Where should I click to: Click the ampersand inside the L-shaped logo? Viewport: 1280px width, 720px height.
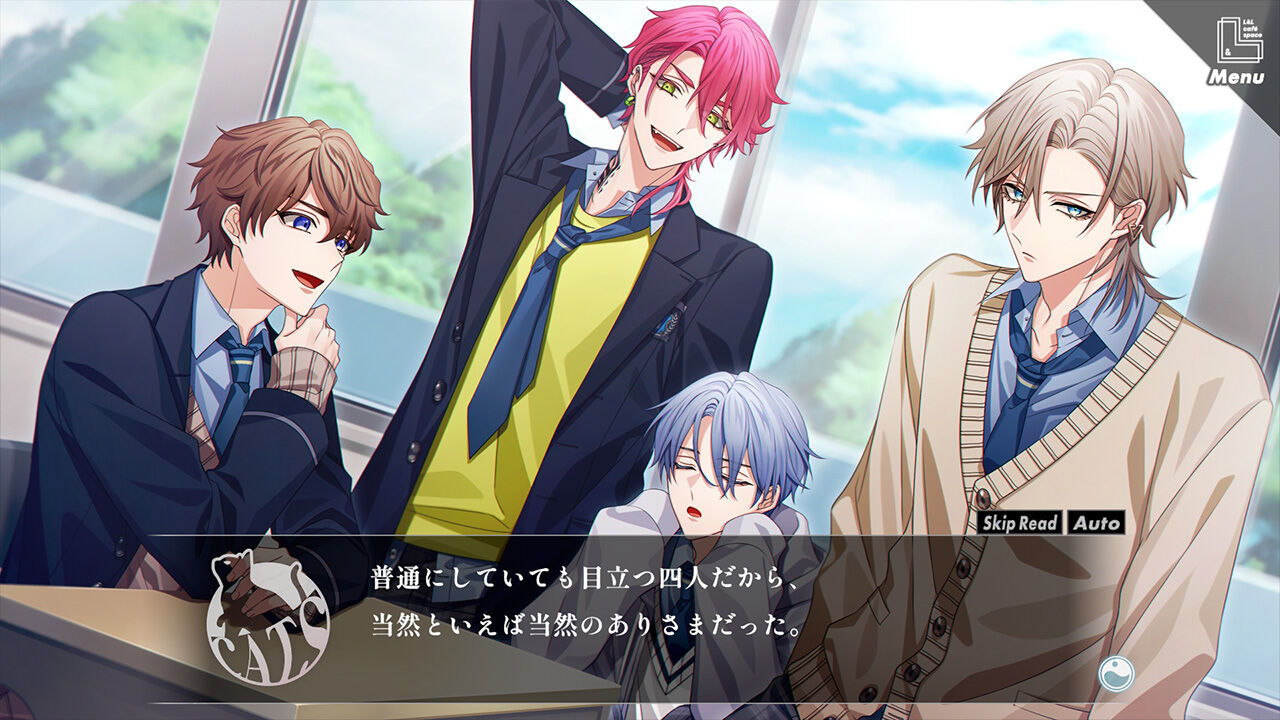point(1228,51)
